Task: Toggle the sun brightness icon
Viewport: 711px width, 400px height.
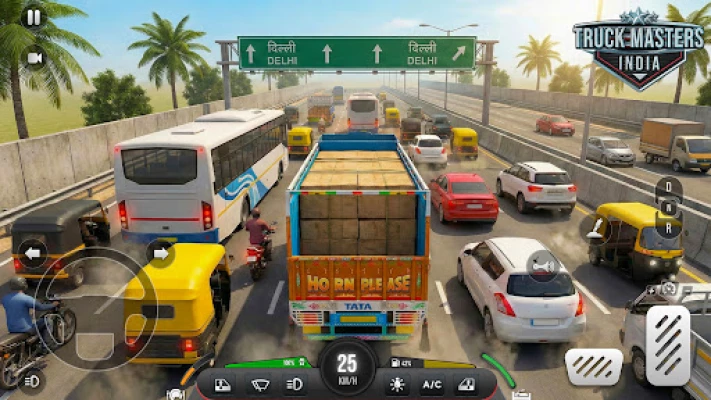Action: tap(398, 384)
